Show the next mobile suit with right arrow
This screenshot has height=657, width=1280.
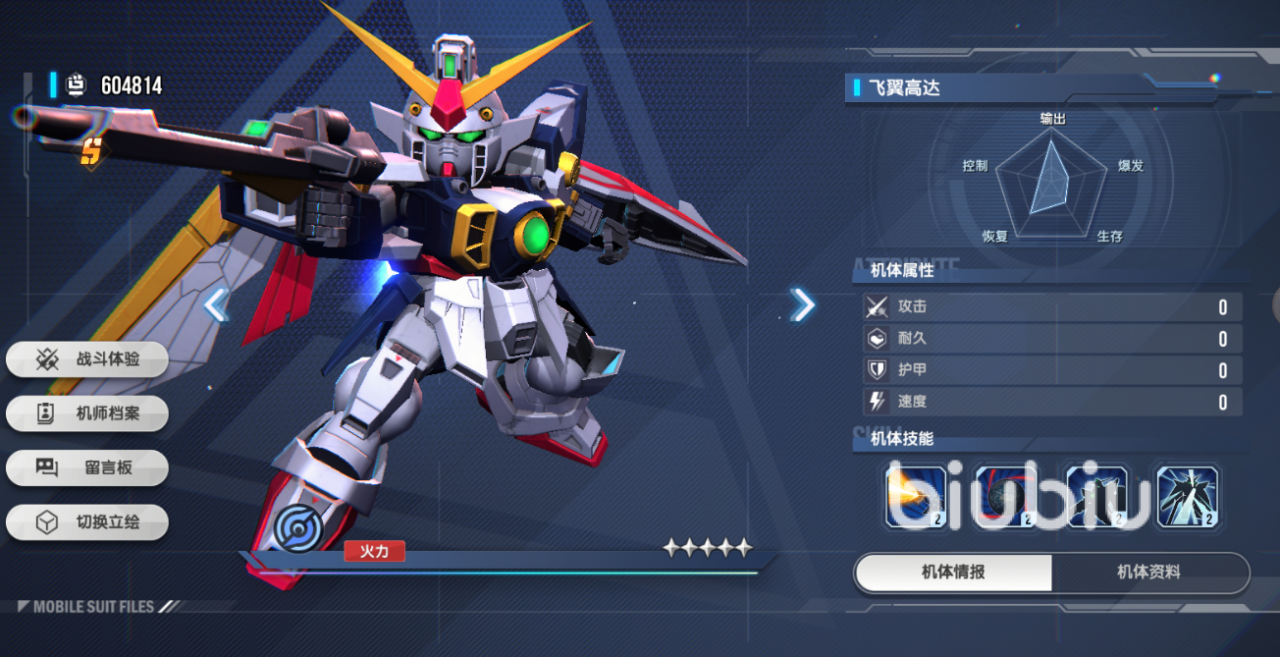coord(802,305)
